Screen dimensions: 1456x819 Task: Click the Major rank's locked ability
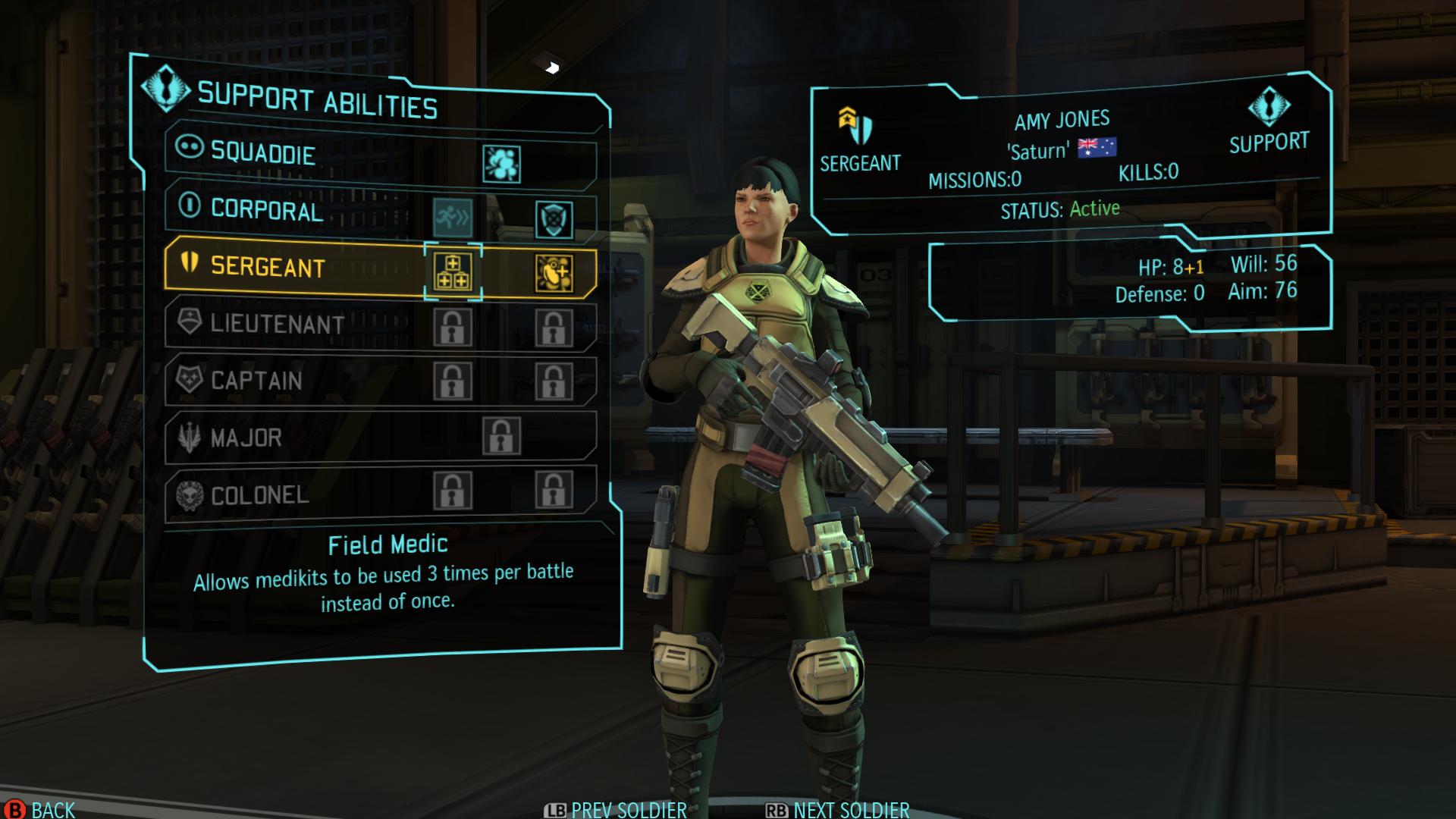[501, 436]
